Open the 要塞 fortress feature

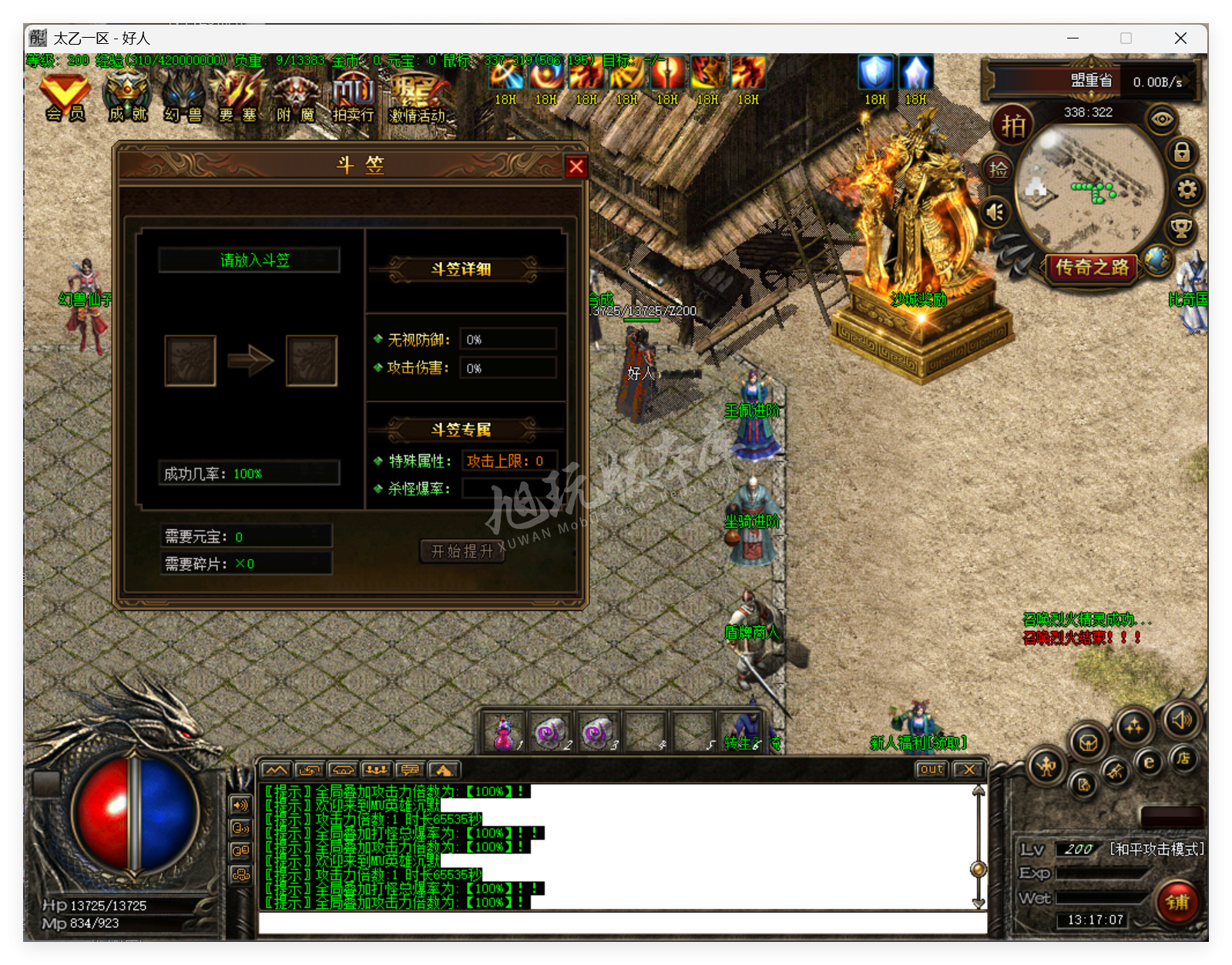click(239, 96)
